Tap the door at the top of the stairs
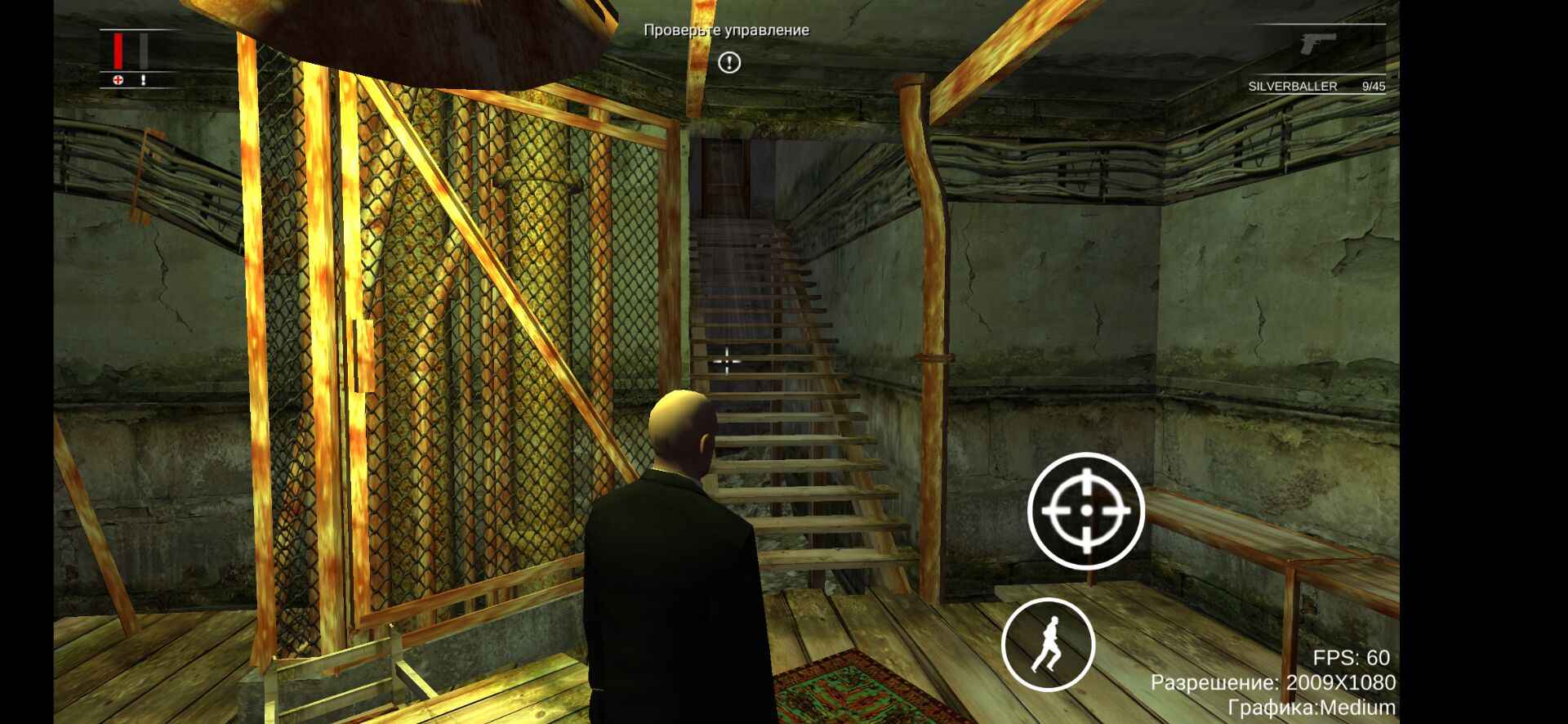This screenshot has height=724, width=1568. (727, 176)
